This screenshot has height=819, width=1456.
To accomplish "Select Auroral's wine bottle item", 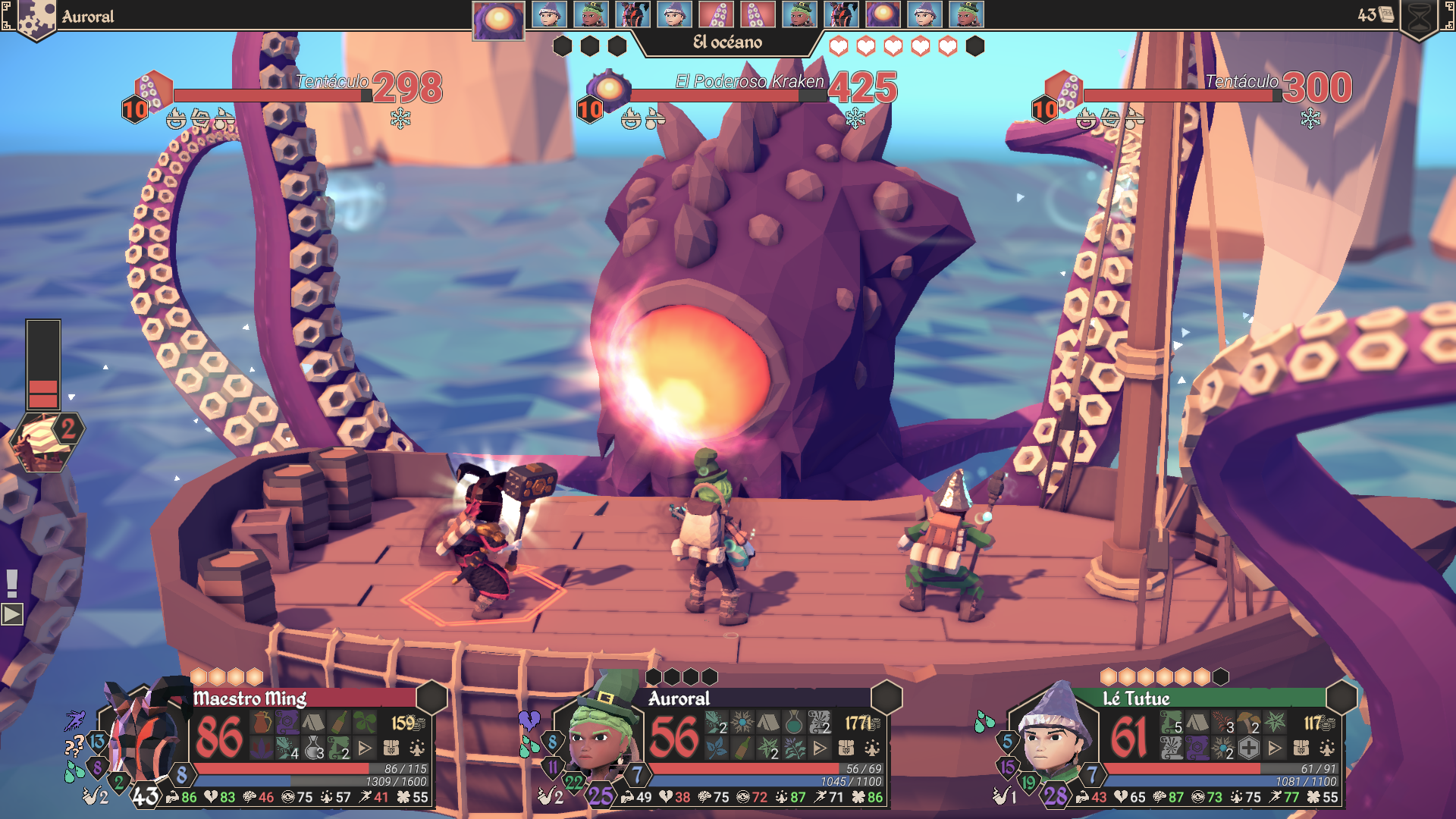I will click(x=742, y=748).
